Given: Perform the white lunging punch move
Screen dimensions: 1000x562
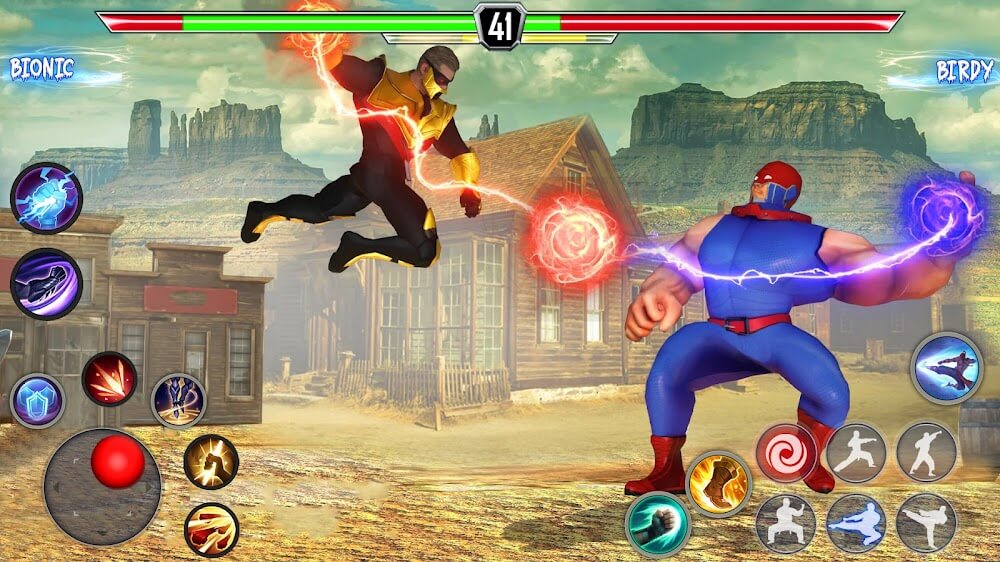Looking at the screenshot, I should coord(855,452).
